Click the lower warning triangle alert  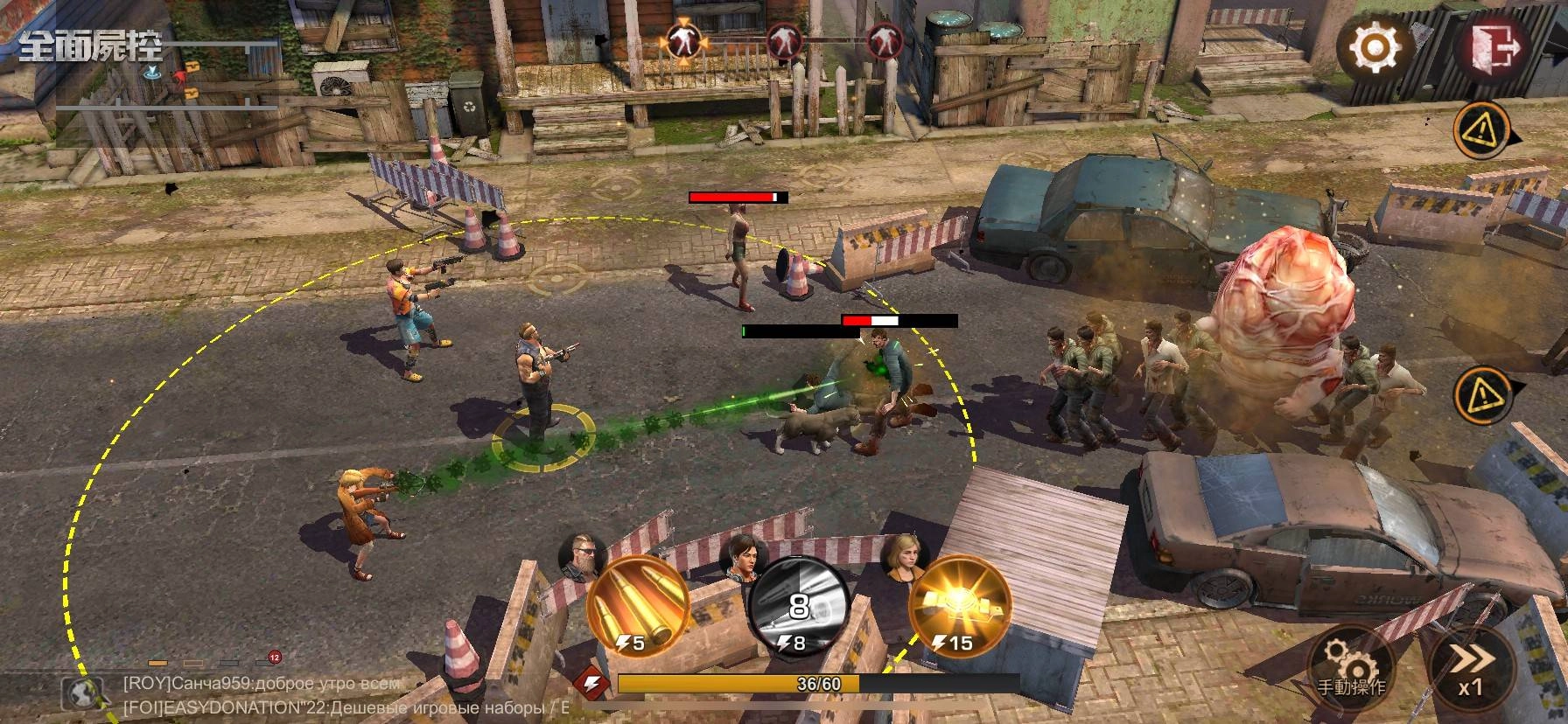(x=1480, y=394)
